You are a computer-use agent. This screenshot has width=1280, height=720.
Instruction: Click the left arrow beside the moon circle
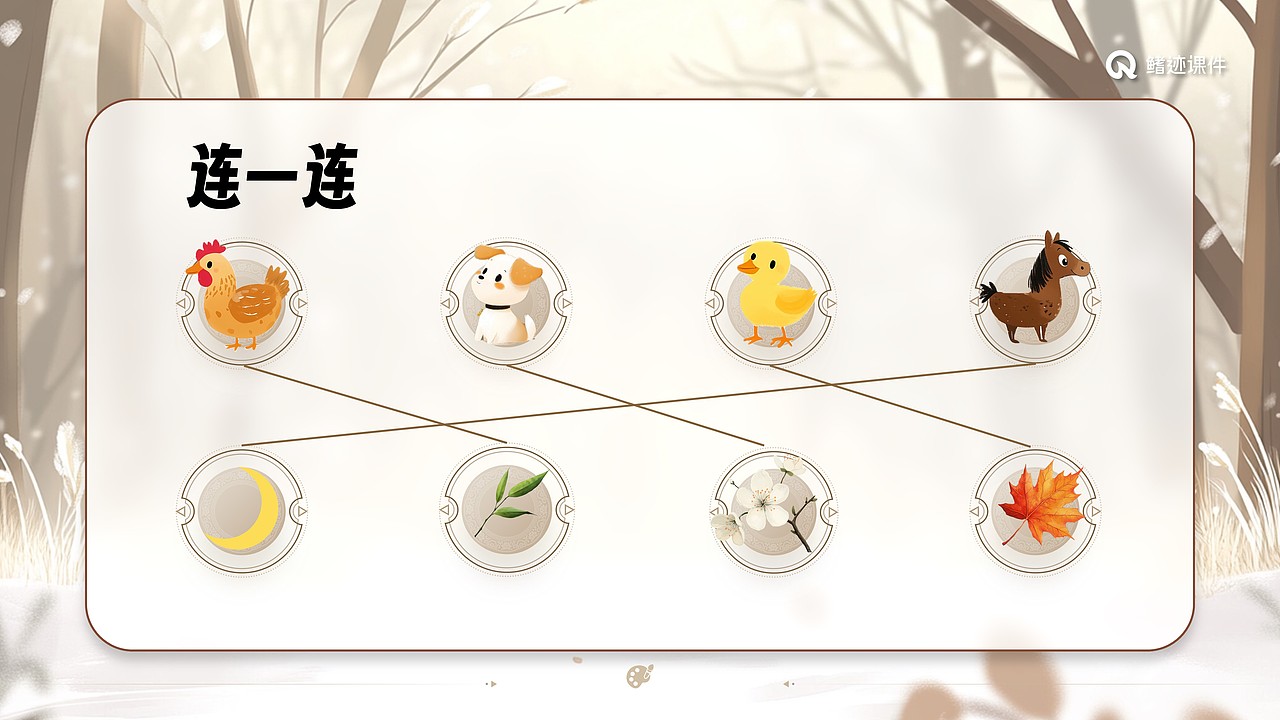182,511
